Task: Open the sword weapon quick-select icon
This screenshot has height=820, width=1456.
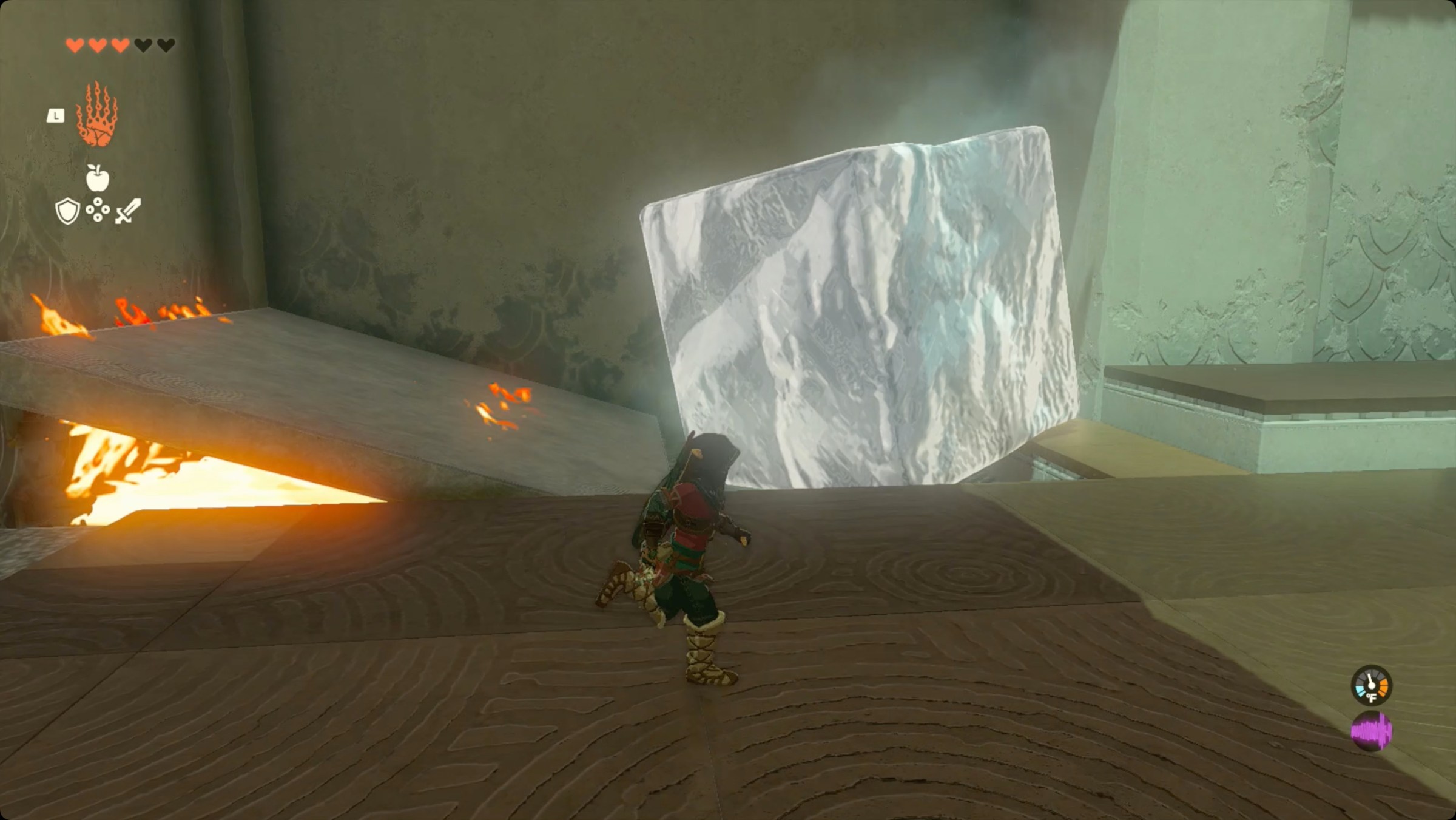Action: 128,211
